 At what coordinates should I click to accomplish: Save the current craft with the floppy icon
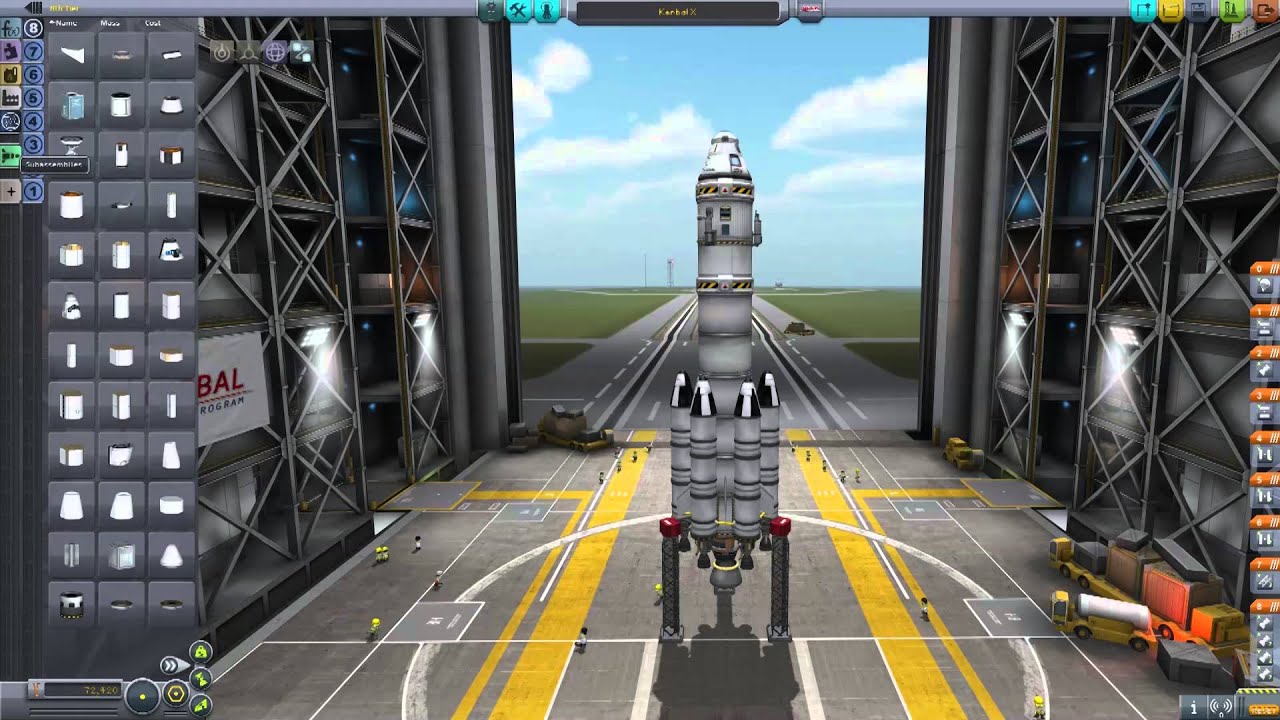[1199, 10]
